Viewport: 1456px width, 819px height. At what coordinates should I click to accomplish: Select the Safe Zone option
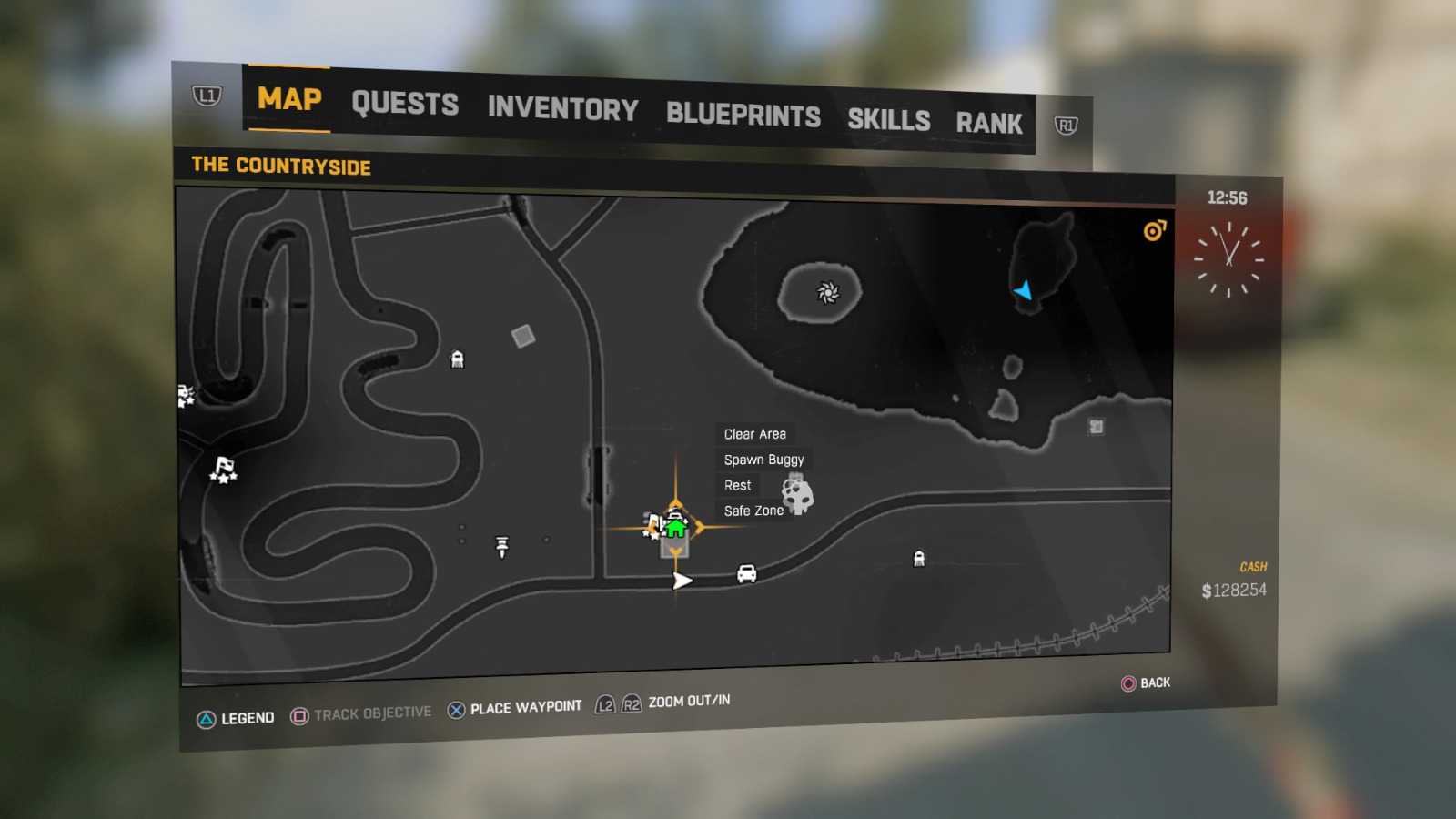click(x=752, y=511)
